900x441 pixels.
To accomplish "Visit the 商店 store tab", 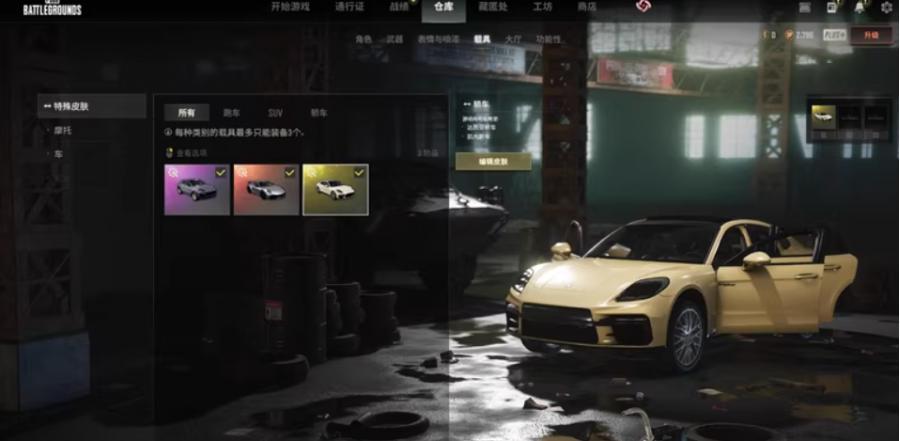I will click(587, 7).
